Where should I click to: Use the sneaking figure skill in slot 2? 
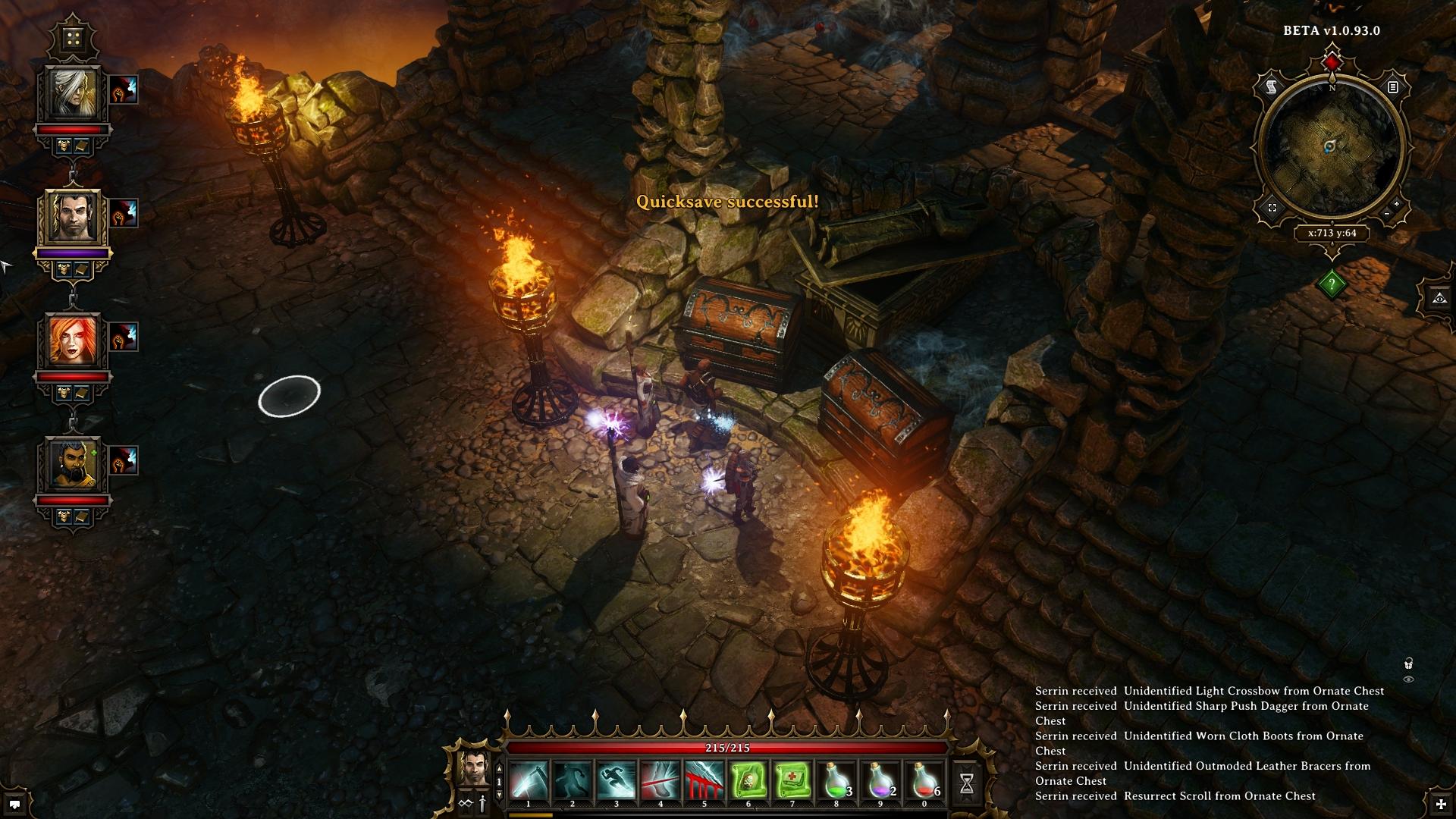pos(573,781)
